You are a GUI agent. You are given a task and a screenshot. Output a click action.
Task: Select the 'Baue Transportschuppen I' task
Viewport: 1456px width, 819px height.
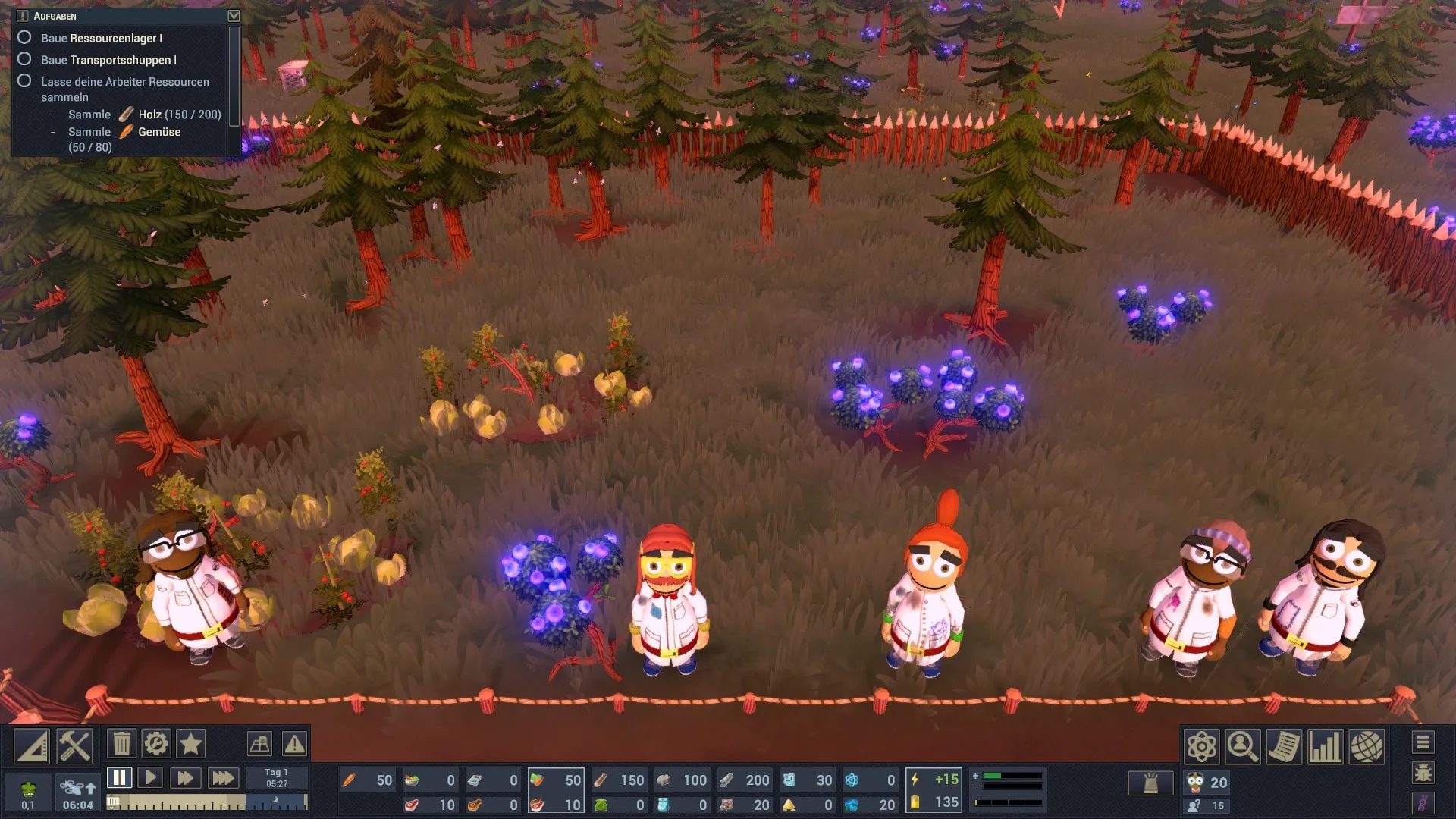point(108,60)
